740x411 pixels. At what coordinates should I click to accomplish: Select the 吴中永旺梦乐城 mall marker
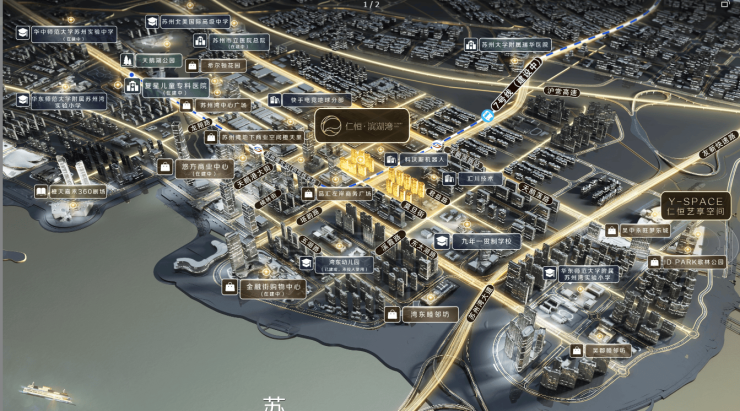click(642, 229)
